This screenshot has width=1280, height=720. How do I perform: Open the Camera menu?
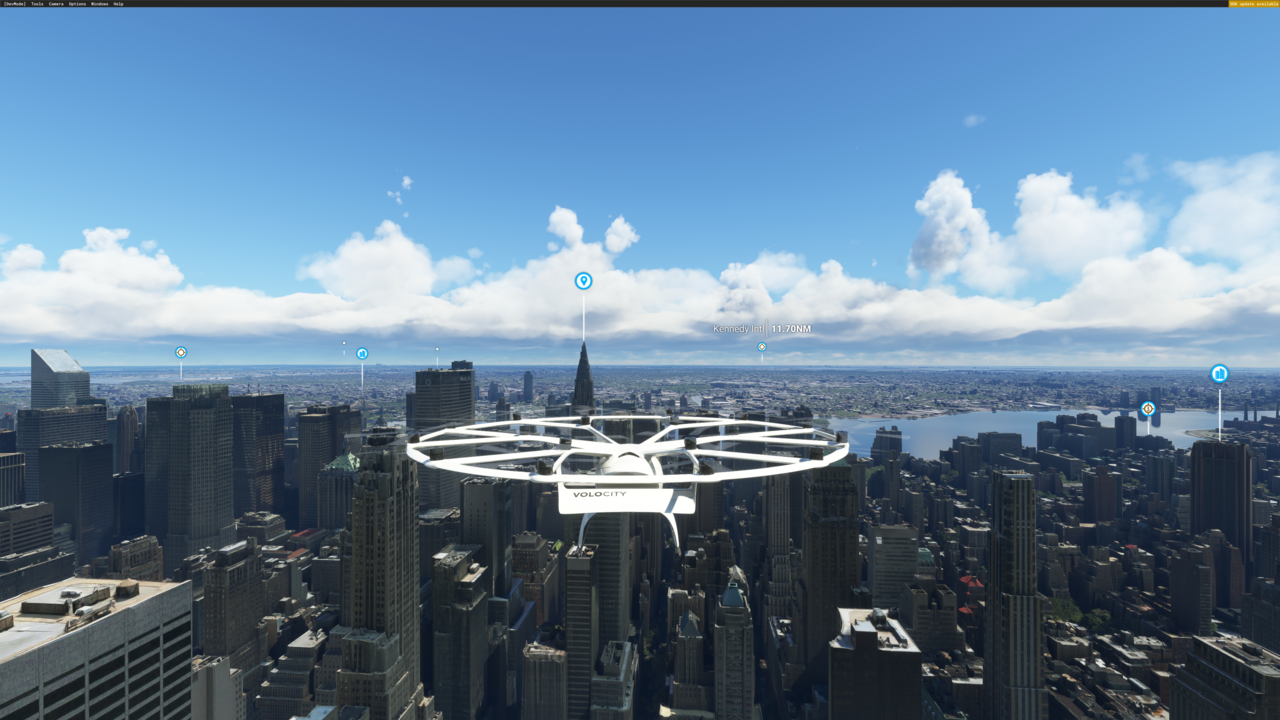pos(56,4)
